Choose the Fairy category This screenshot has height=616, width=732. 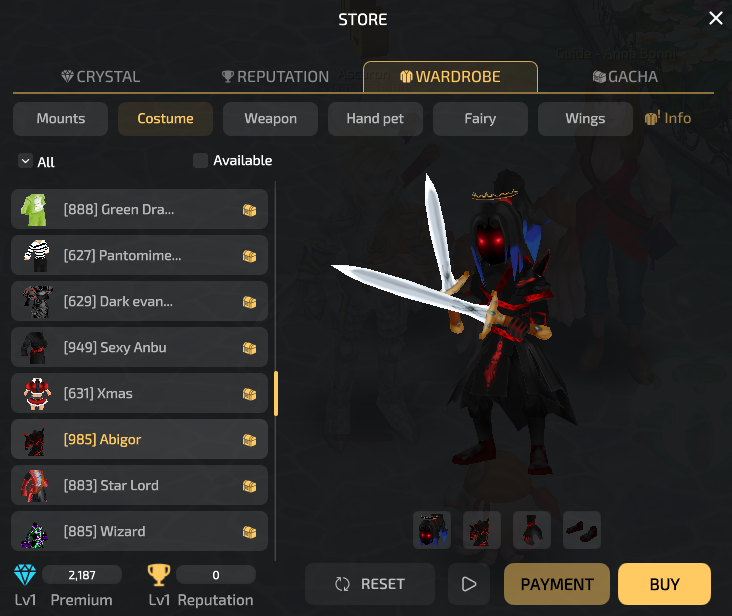pos(480,118)
